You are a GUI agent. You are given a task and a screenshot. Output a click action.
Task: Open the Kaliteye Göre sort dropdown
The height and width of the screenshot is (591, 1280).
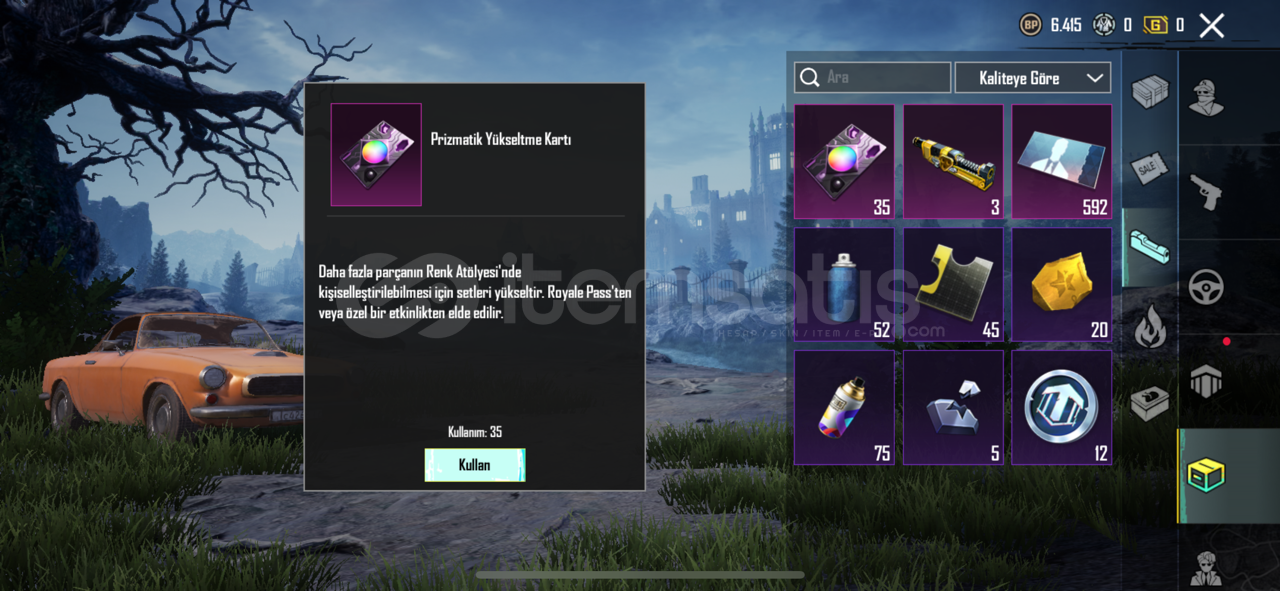(1032, 78)
